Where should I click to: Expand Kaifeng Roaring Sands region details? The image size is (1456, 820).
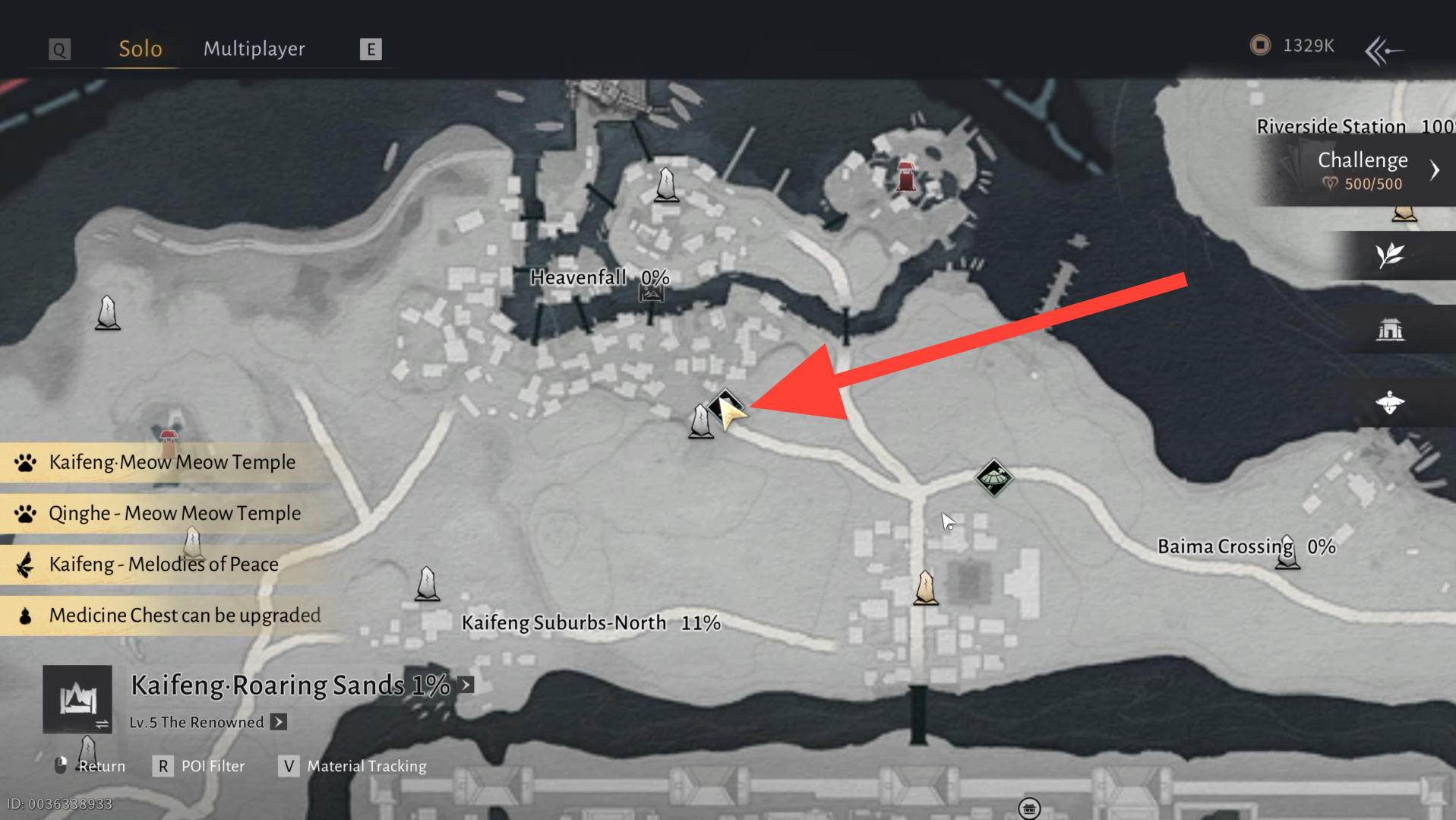coord(466,685)
